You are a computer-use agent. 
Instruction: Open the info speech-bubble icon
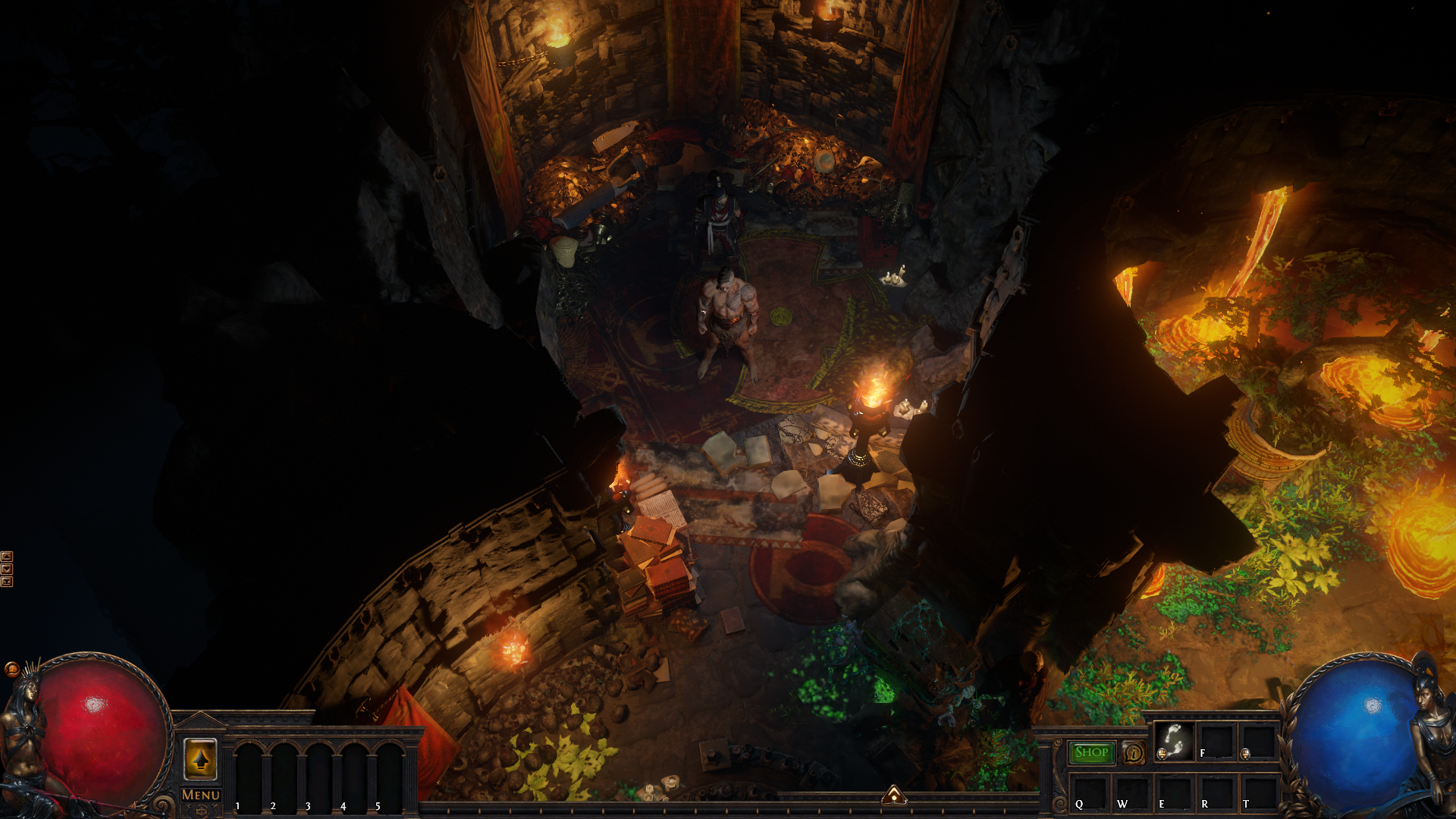pos(1134,753)
